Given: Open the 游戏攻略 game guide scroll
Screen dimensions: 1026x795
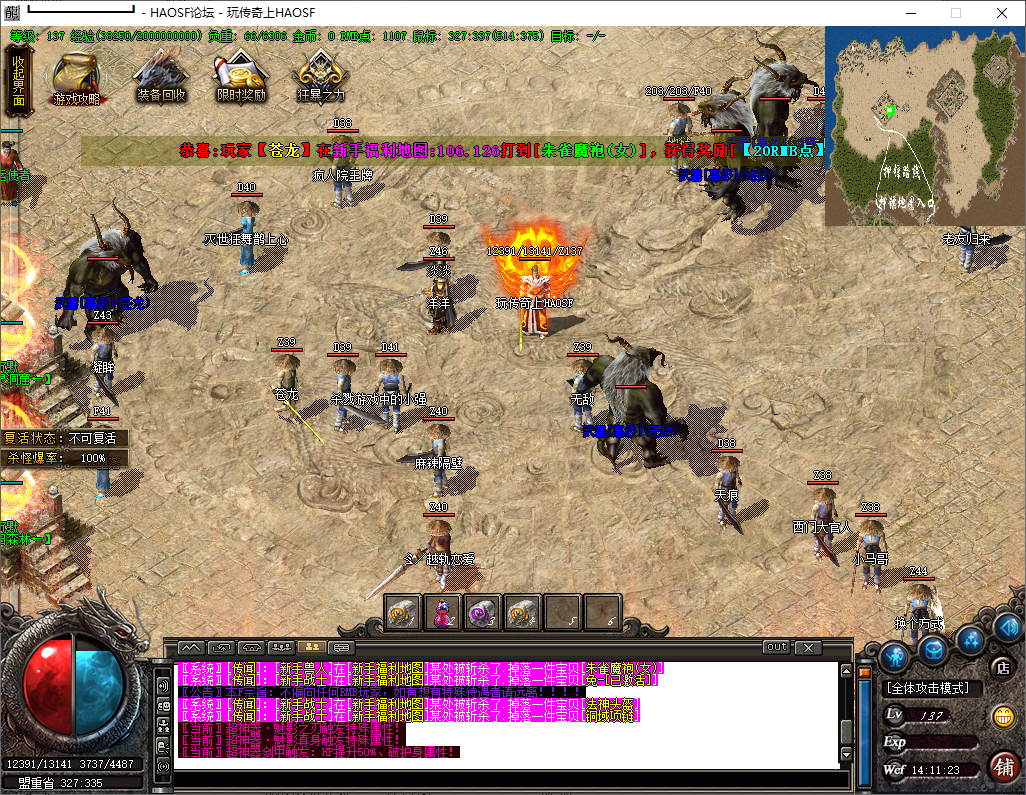Looking at the screenshot, I should pos(76,76).
